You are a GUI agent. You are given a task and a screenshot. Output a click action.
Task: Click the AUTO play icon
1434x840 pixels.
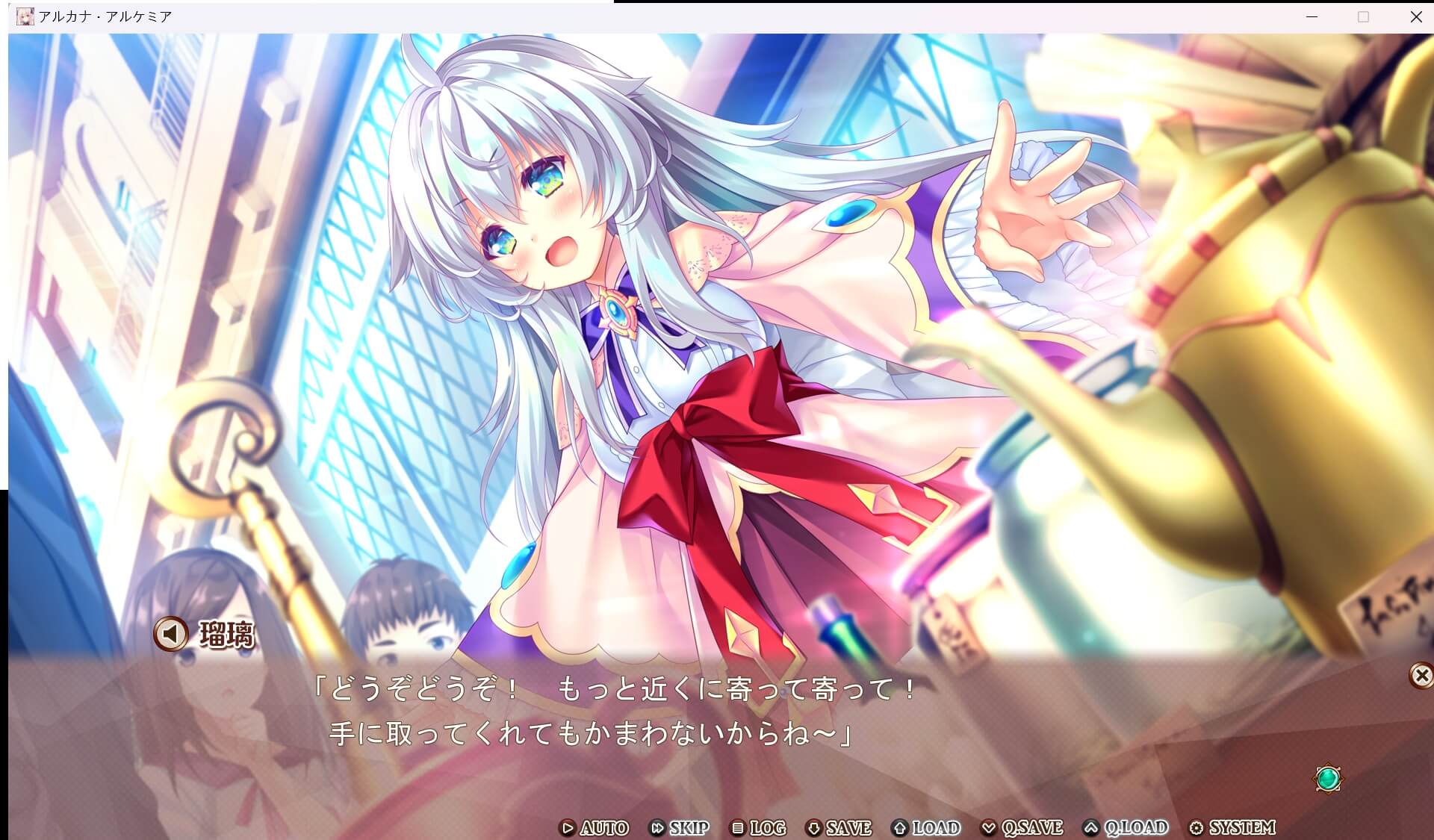click(568, 828)
